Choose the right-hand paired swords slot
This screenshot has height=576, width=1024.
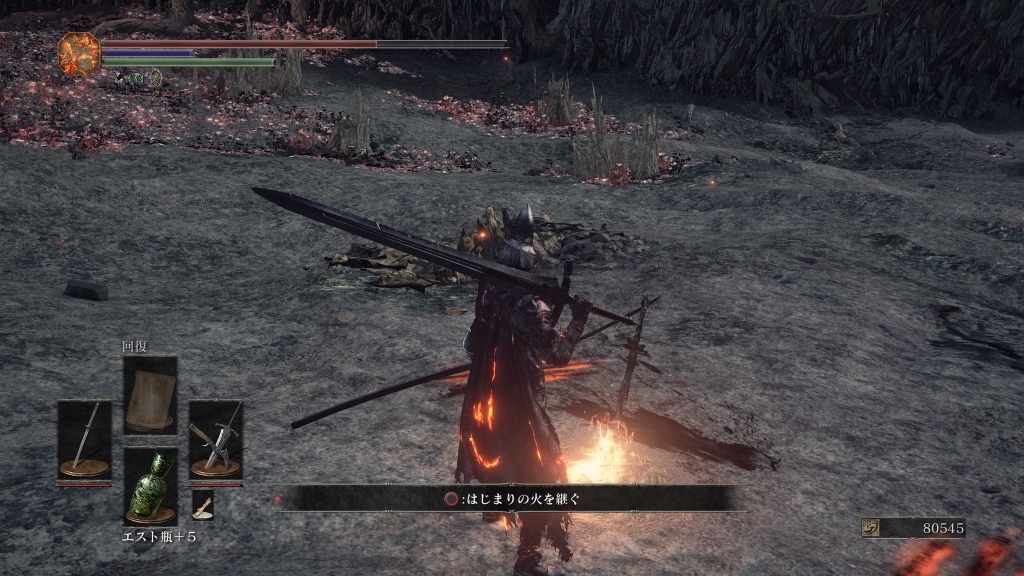[215, 439]
